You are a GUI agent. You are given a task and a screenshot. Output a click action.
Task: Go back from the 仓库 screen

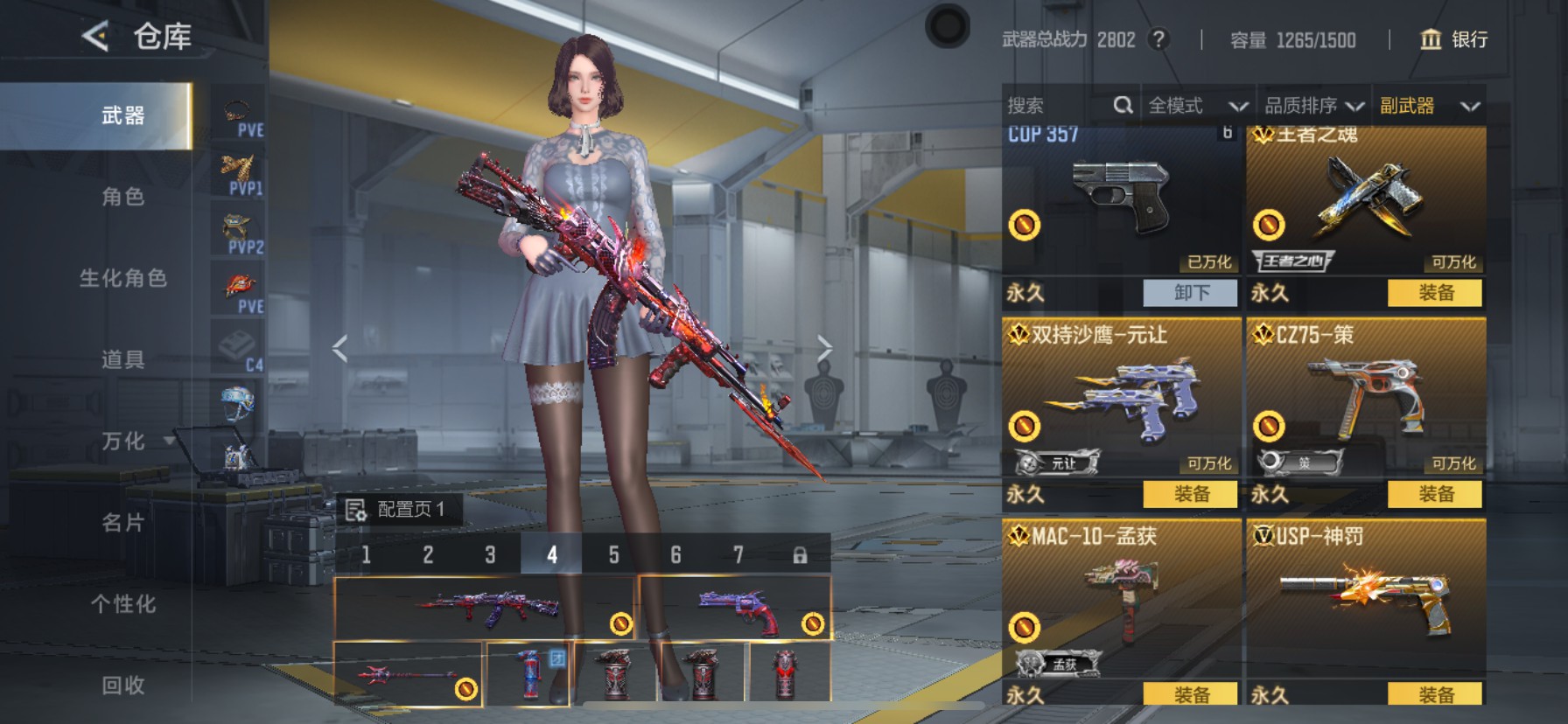coord(94,37)
